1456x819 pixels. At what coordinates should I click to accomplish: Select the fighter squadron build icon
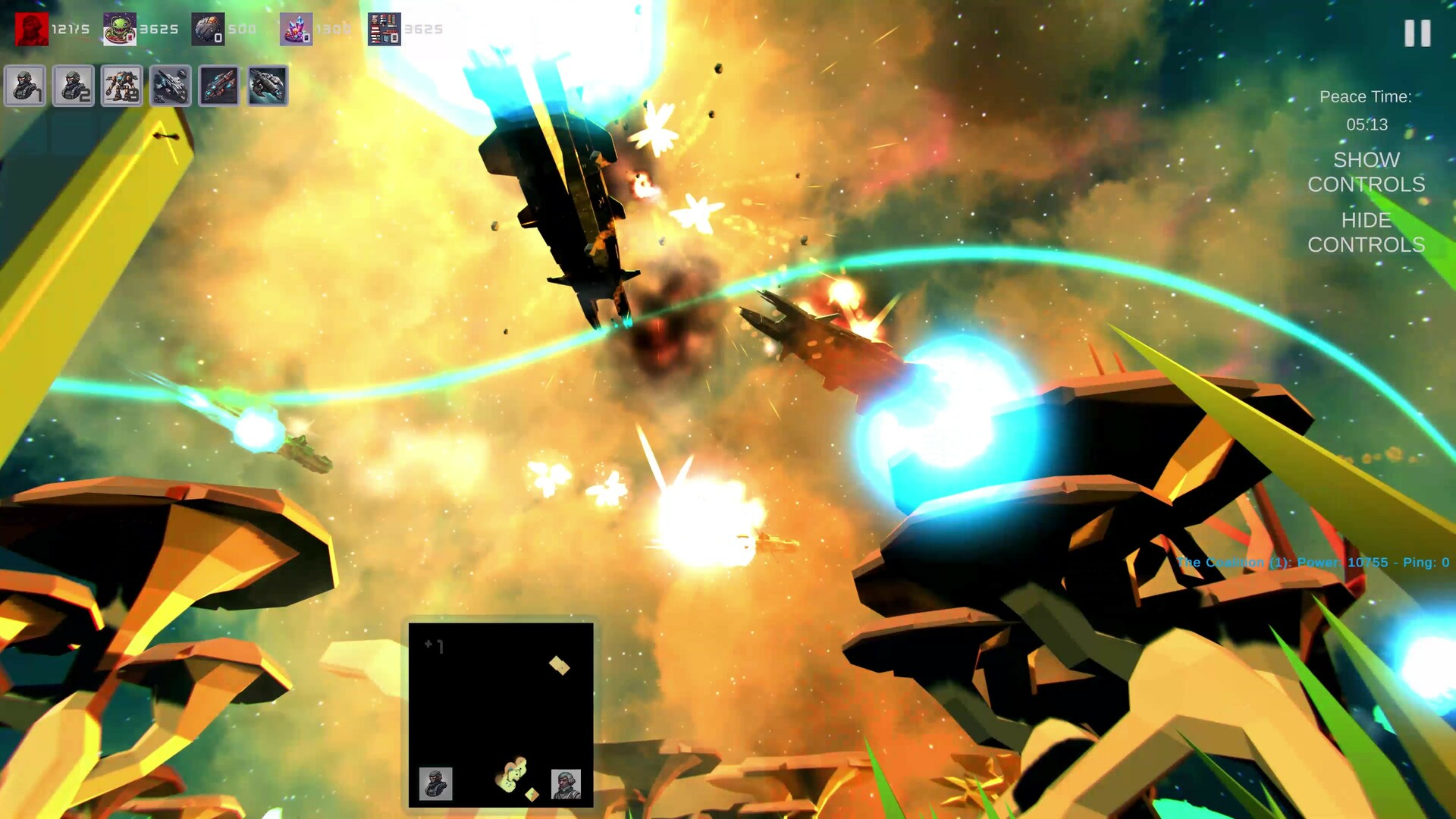pyautogui.click(x=170, y=86)
